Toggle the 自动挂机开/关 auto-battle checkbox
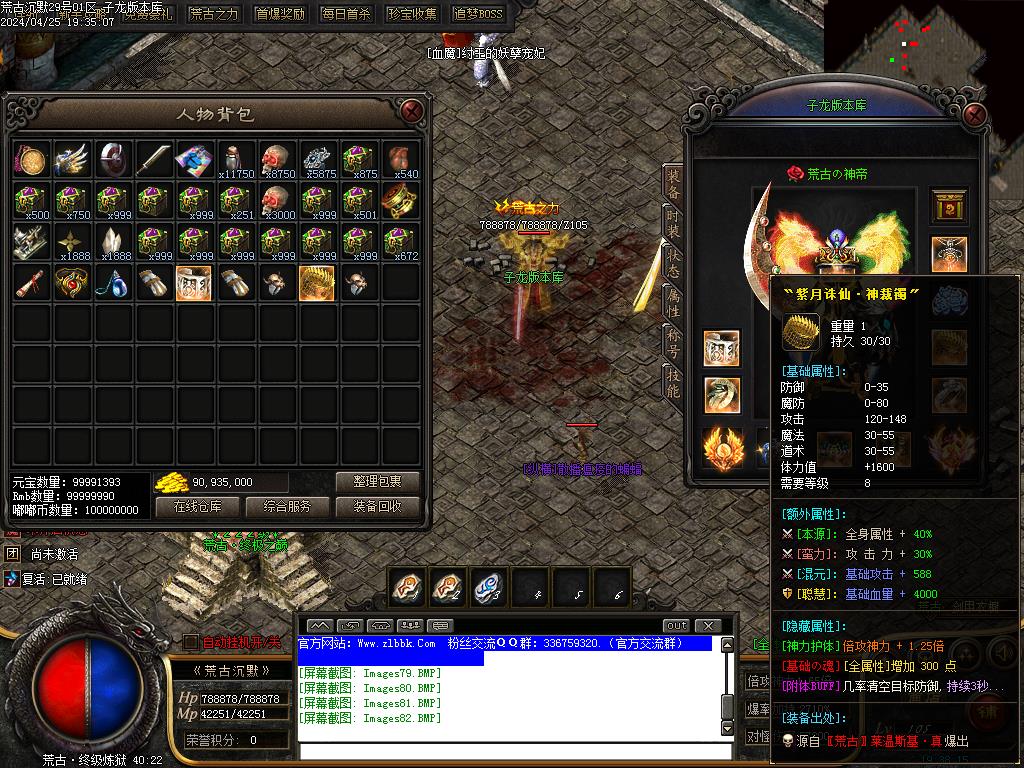Viewport: 1024px width, 768px height. (191, 642)
